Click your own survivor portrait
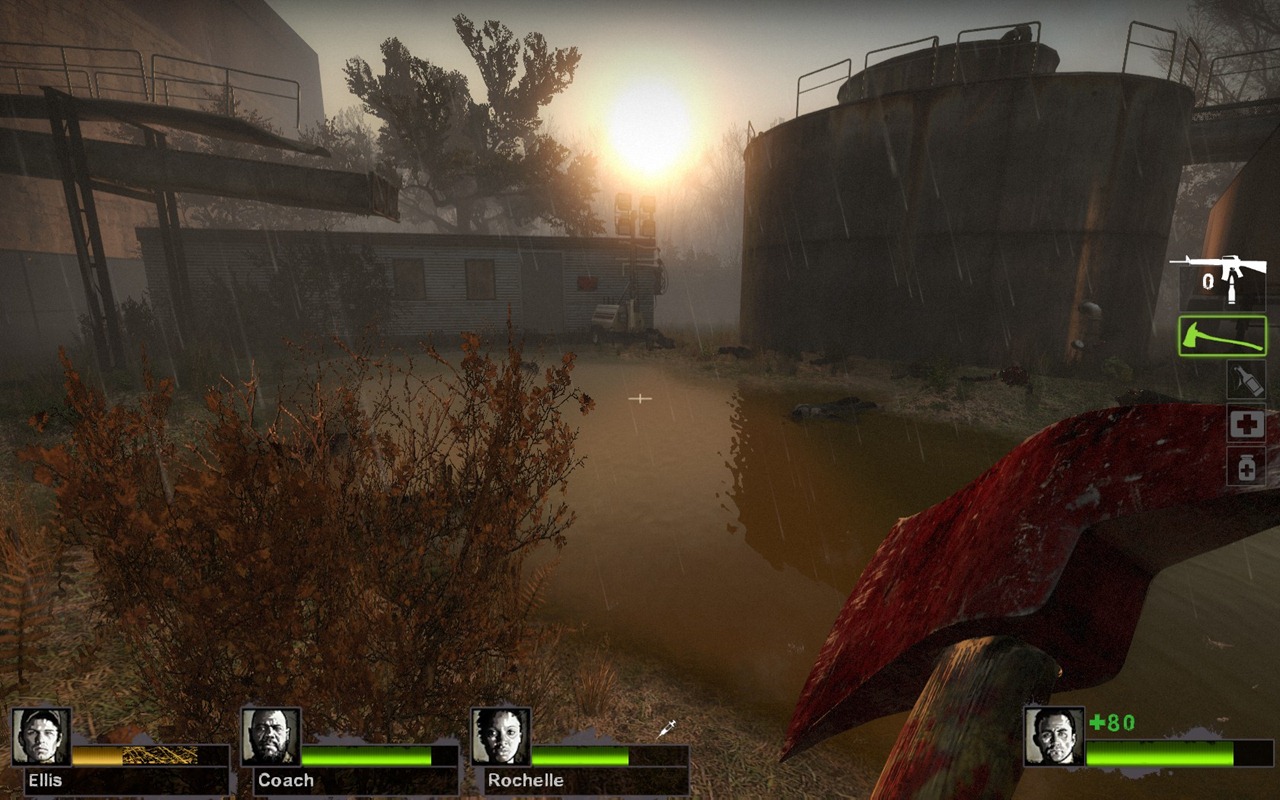 (x=1054, y=737)
